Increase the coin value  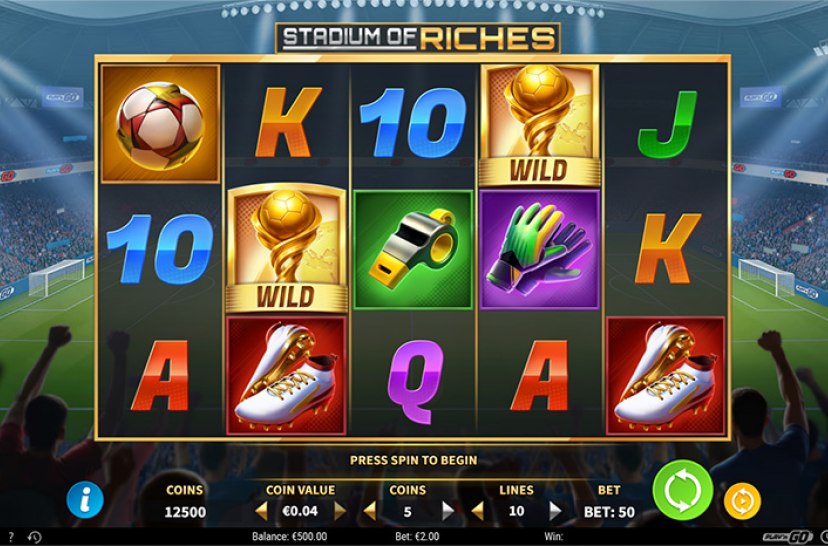pyautogui.click(x=339, y=511)
